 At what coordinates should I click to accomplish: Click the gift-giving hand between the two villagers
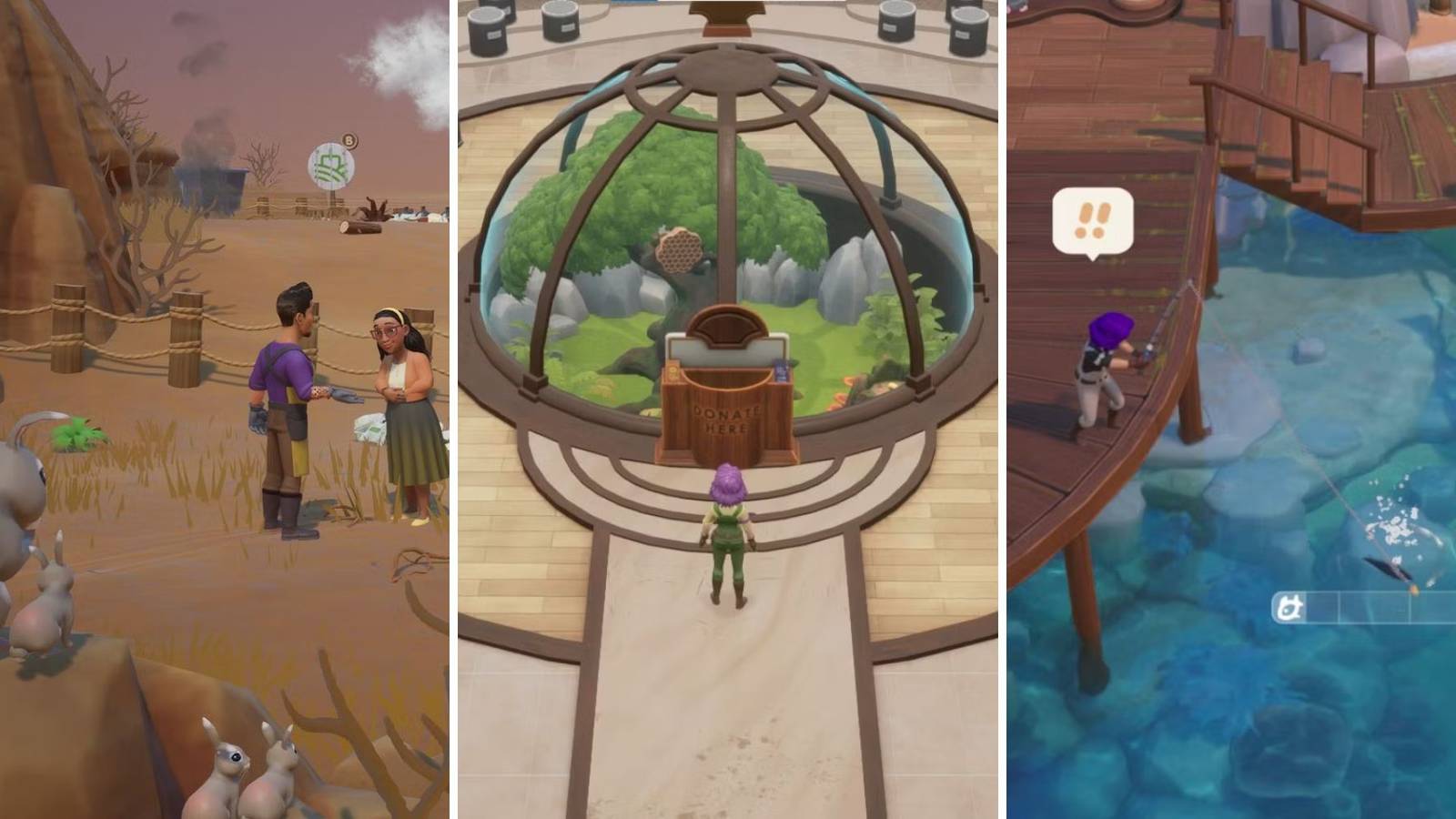[x=325, y=393]
